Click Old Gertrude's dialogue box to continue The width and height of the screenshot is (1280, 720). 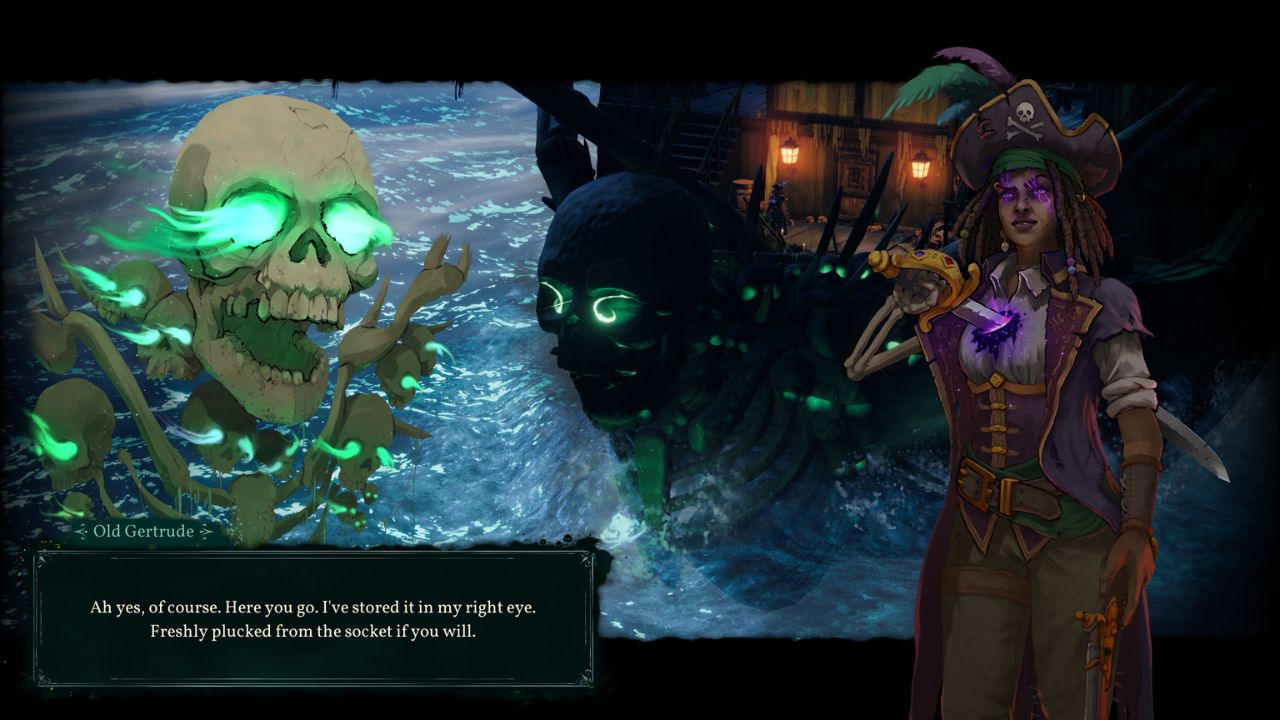312,618
